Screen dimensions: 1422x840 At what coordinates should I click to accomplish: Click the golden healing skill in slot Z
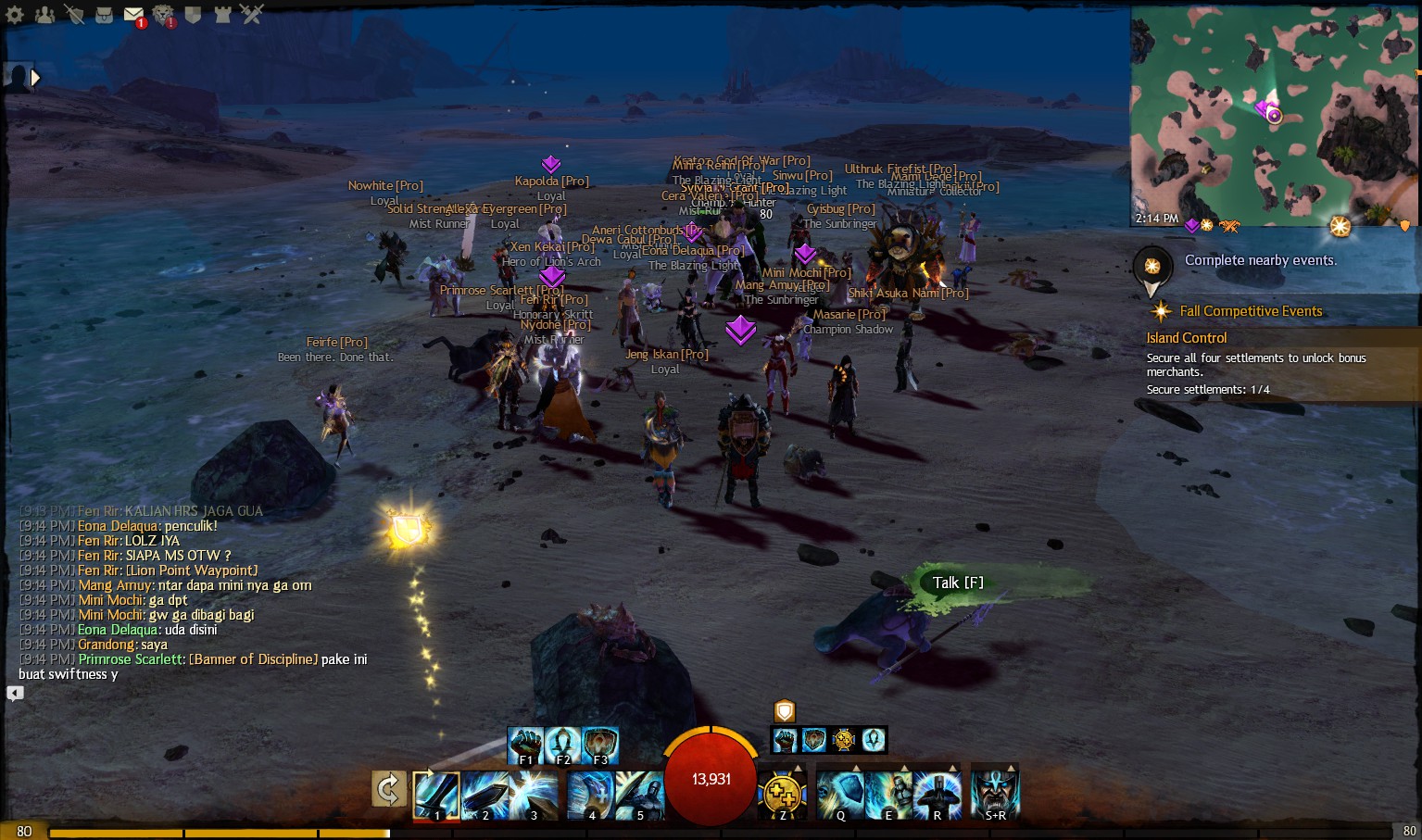click(781, 795)
